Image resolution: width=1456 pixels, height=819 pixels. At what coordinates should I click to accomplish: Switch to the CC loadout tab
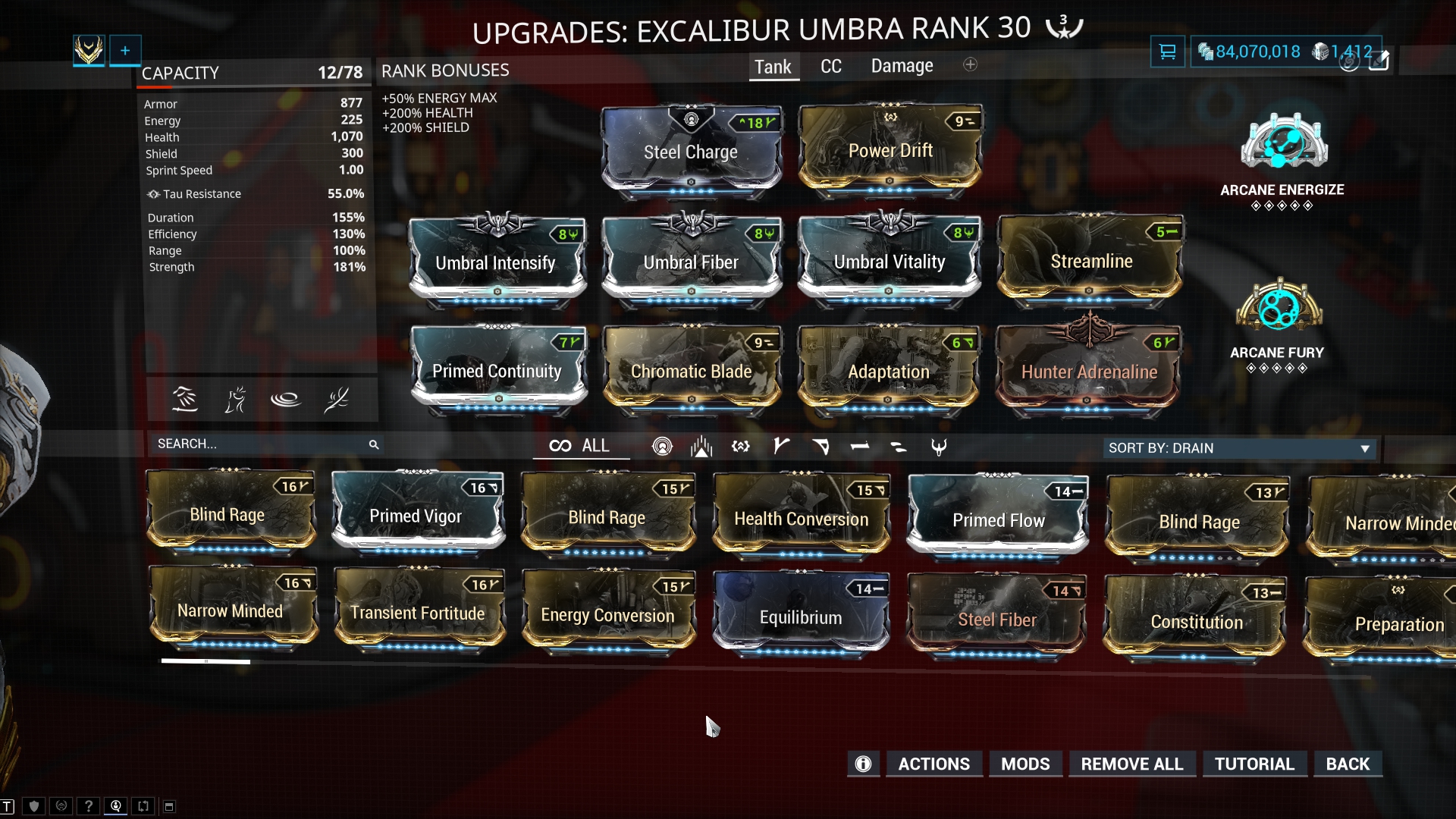pyautogui.click(x=831, y=67)
